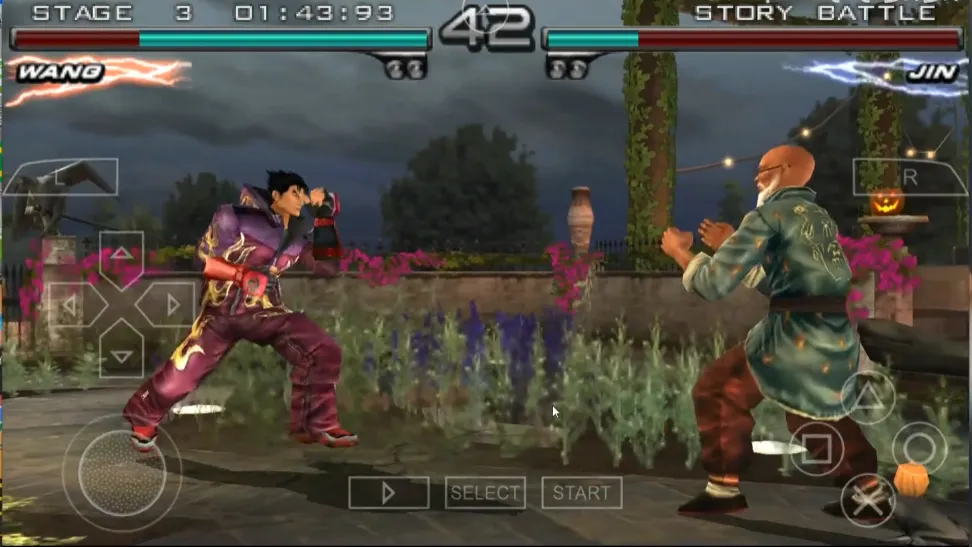Toggle the fast-forward arrow button
The height and width of the screenshot is (547, 972).
[x=388, y=492]
